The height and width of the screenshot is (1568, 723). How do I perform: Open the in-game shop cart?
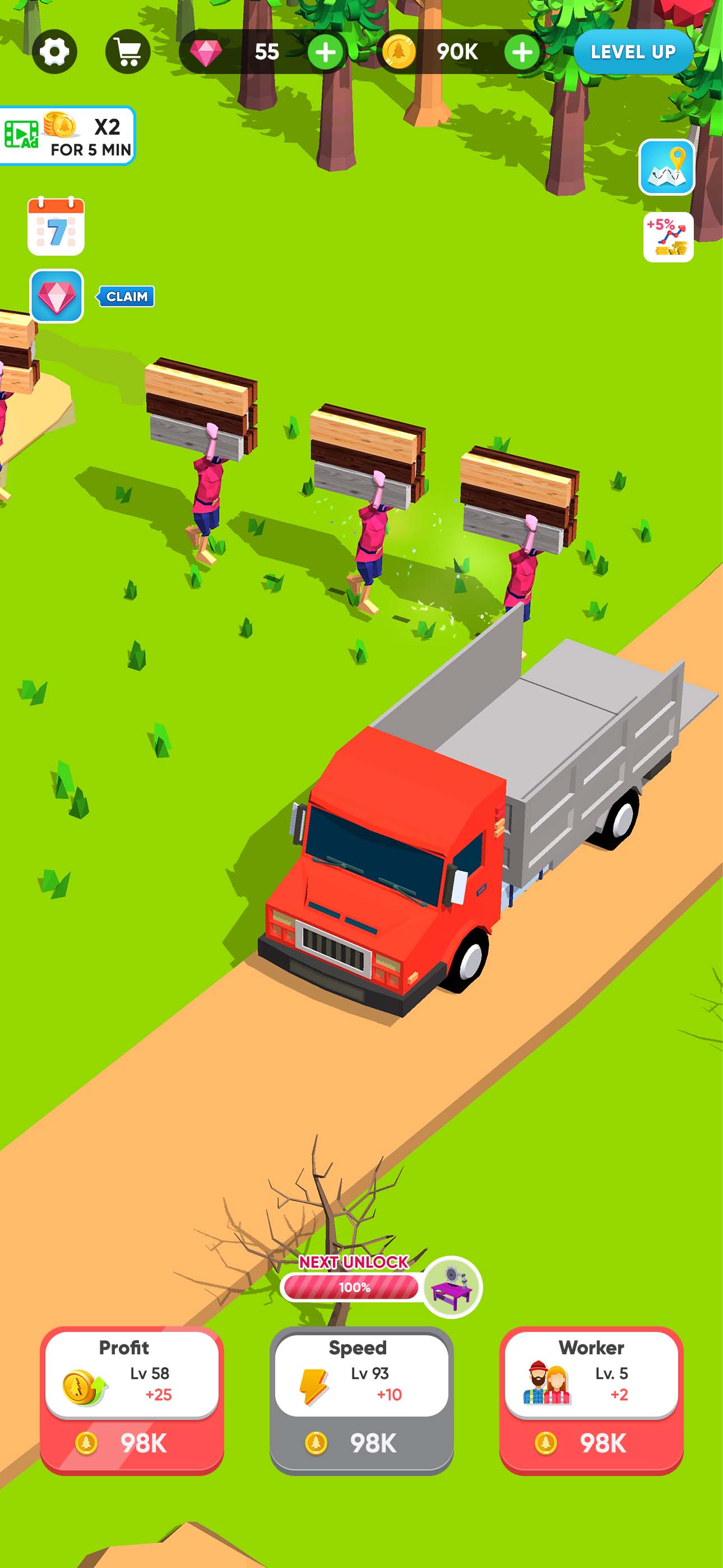tap(128, 51)
